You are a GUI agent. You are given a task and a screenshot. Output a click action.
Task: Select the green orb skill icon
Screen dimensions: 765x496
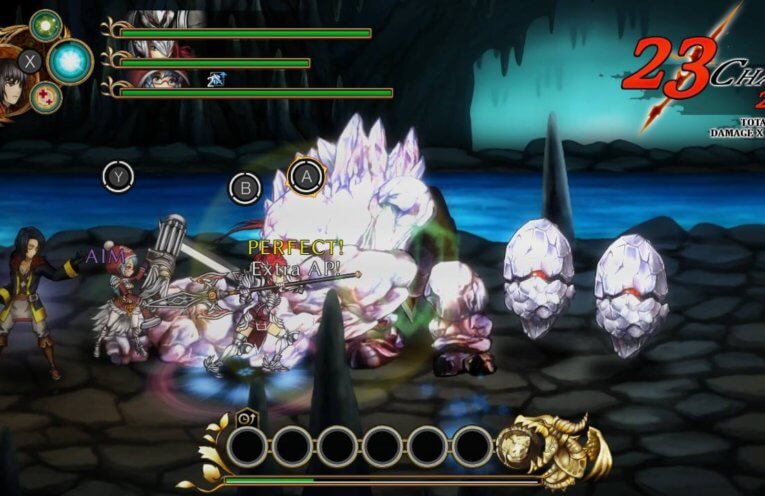(x=45, y=25)
